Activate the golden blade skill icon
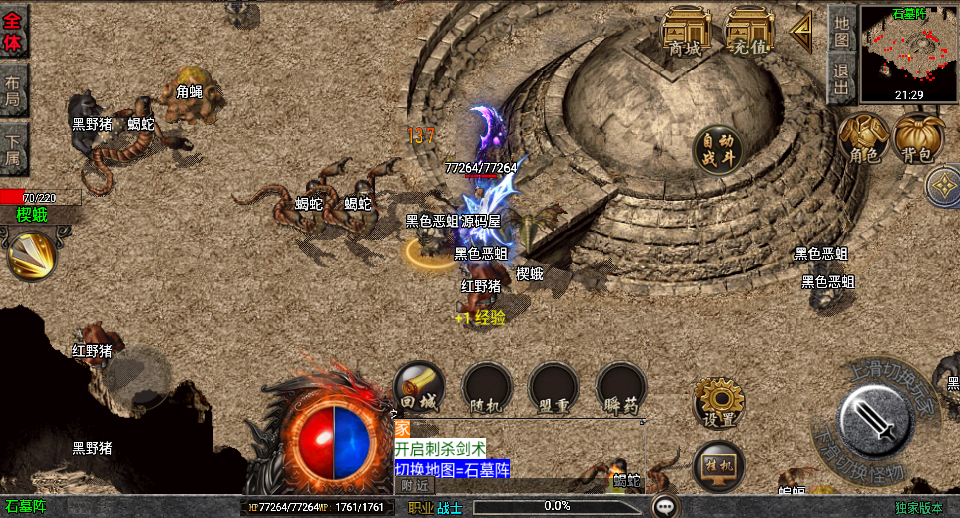 (31, 254)
